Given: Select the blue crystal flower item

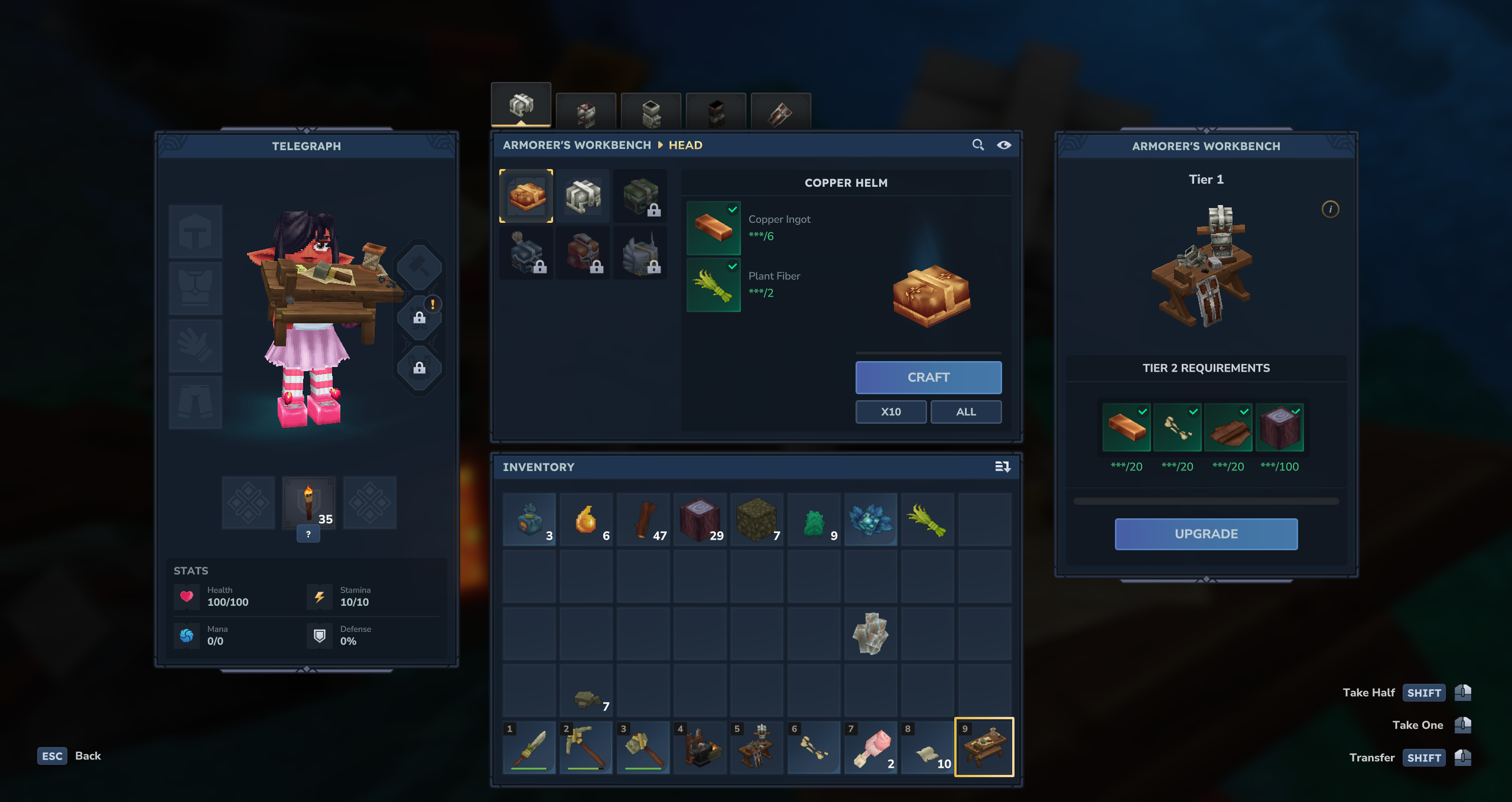Looking at the screenshot, I should pyautogui.click(x=870, y=519).
